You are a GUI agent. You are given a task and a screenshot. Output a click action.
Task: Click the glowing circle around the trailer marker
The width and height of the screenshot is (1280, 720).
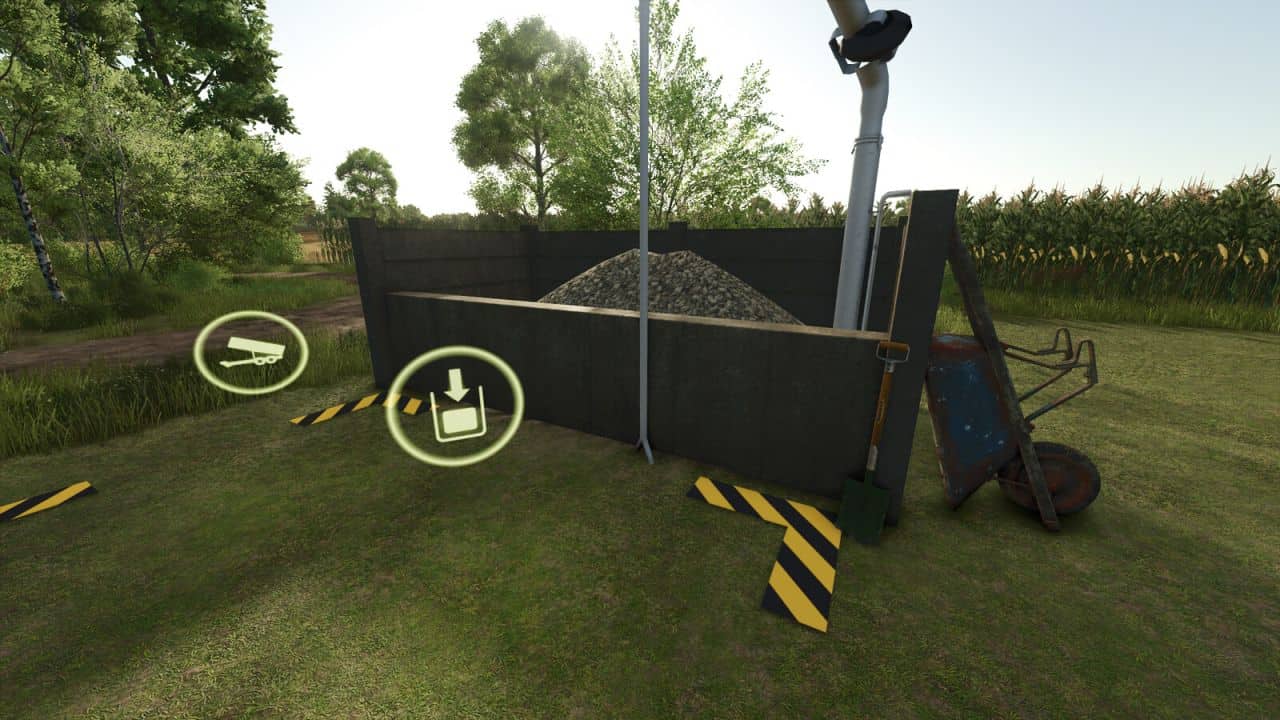tap(253, 350)
